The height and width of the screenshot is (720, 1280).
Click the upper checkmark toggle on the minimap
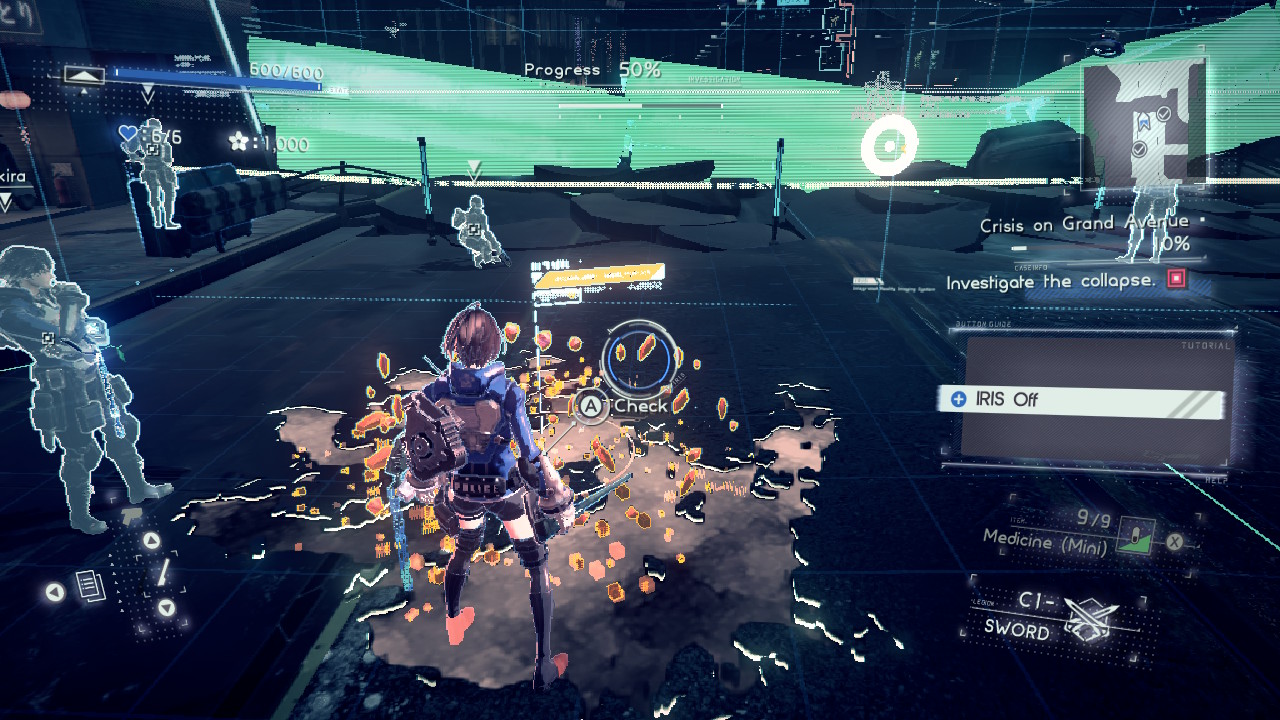1163,114
